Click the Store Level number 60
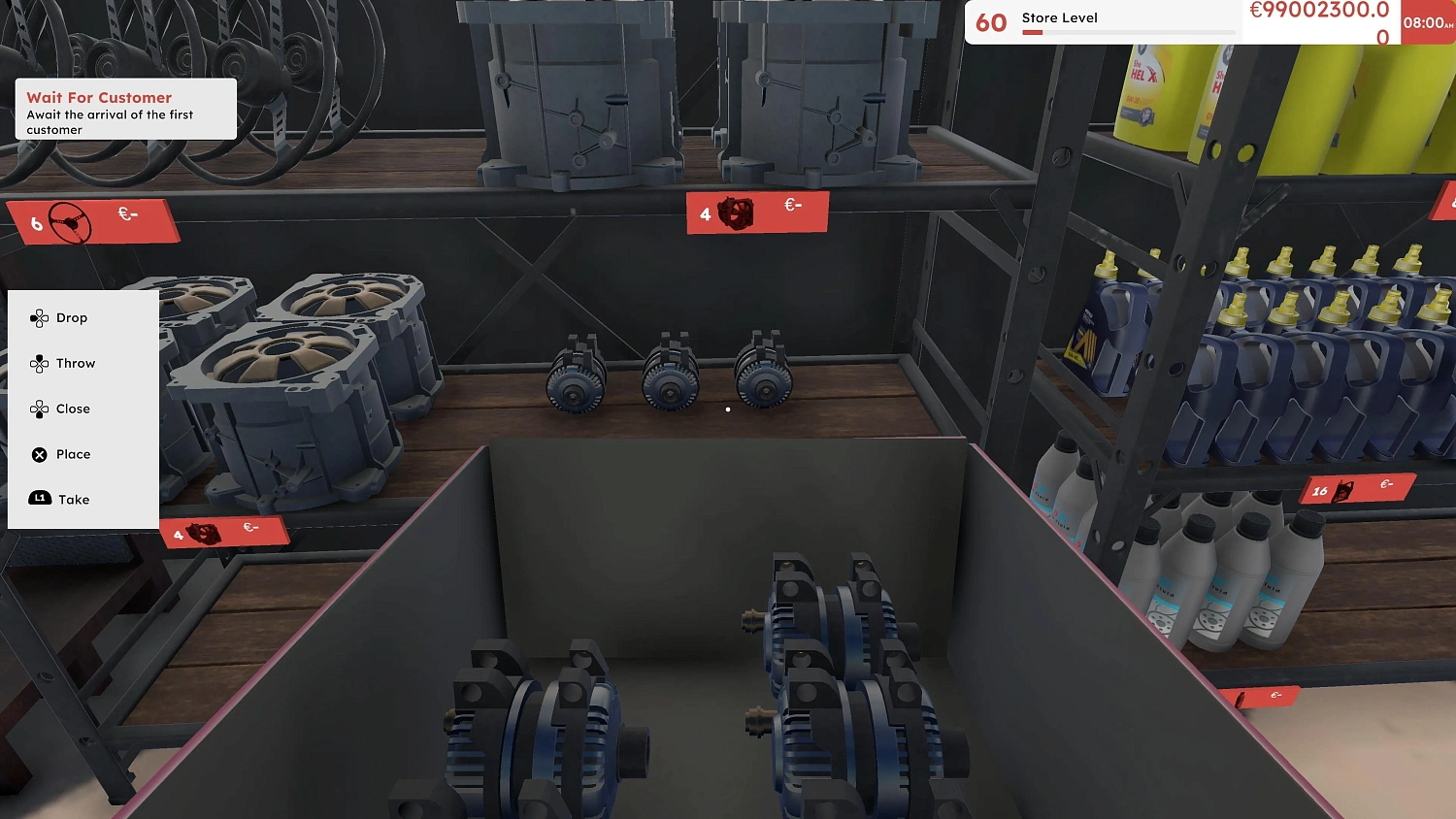1456x819 pixels. tap(989, 21)
